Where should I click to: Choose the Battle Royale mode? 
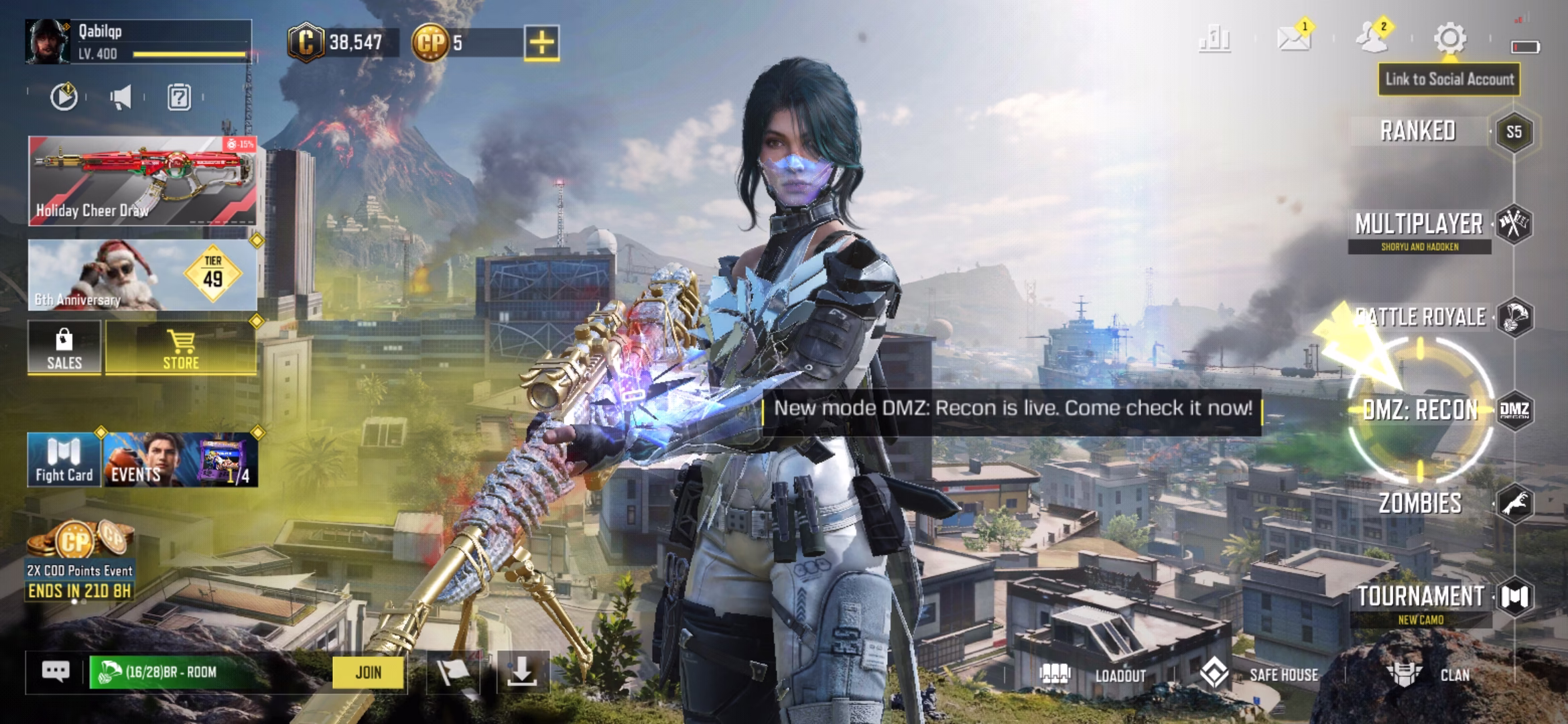coord(1421,317)
